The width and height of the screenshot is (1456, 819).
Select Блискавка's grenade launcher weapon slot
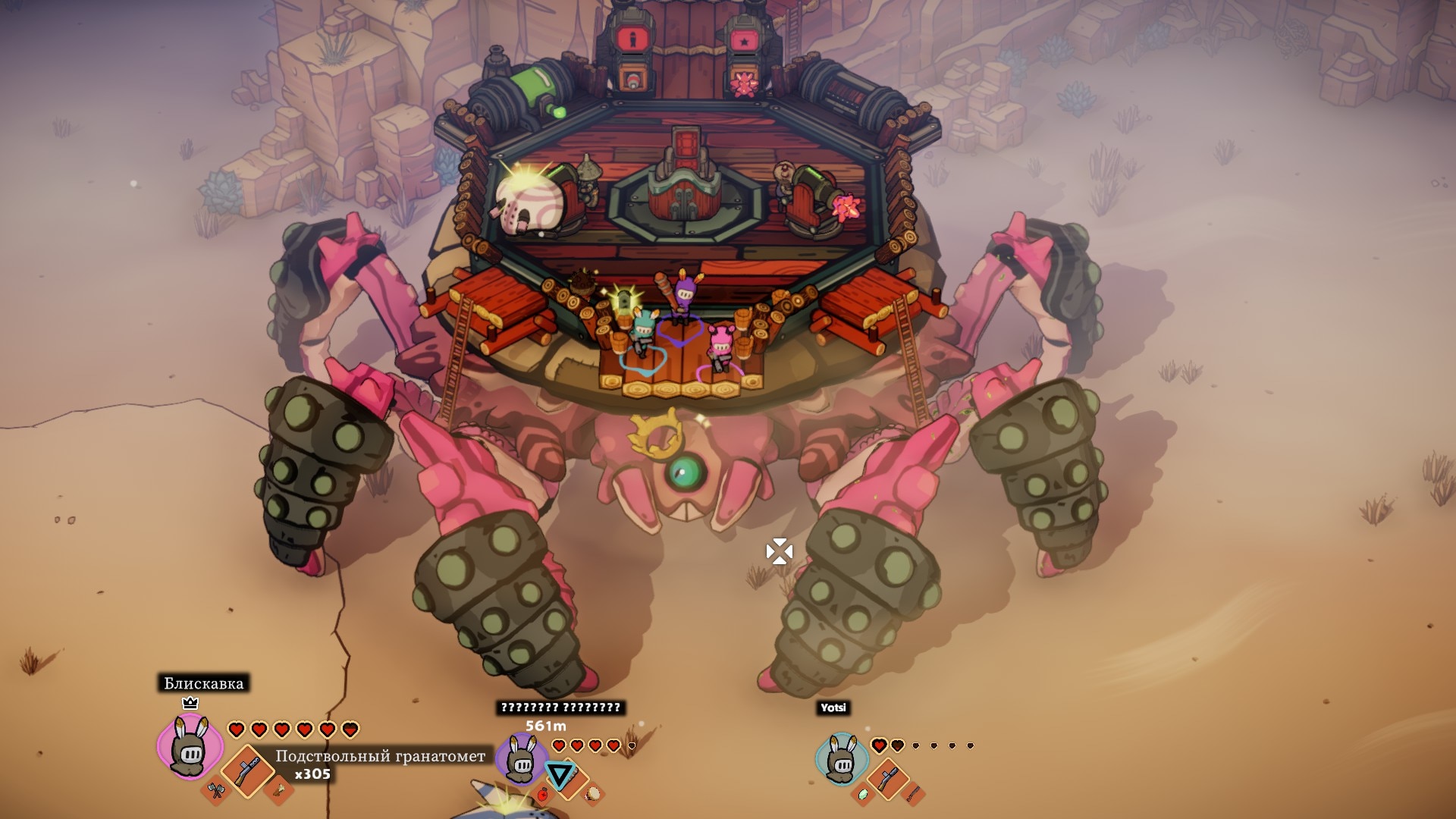click(247, 771)
